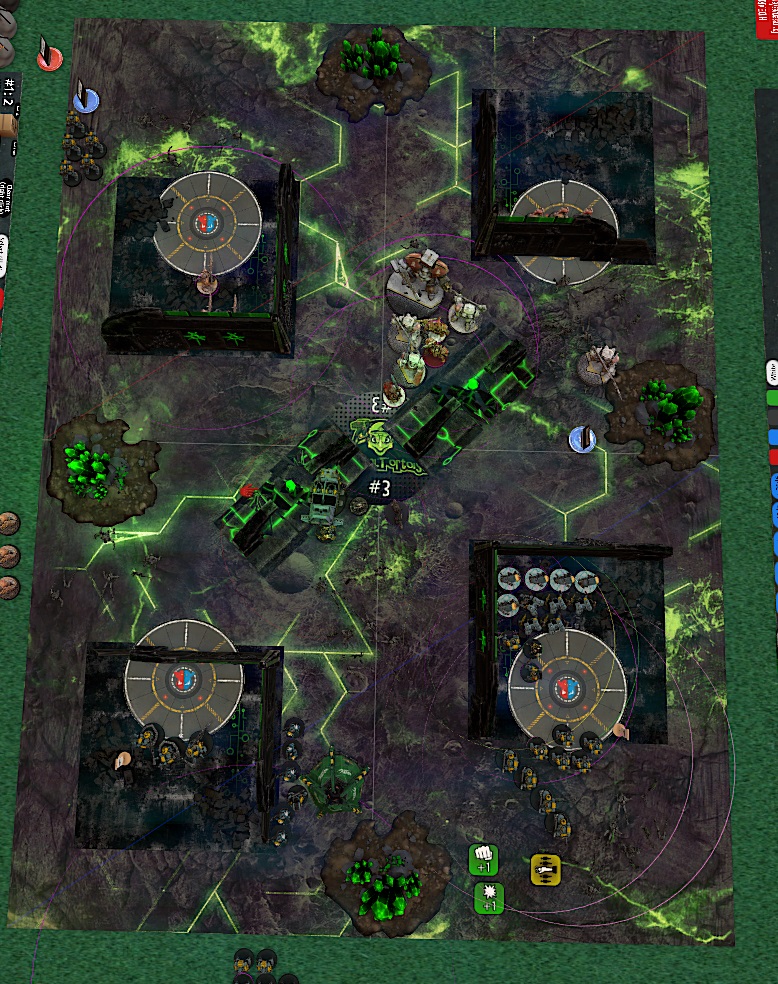Choose the dark grey color swatch
Image resolution: width=778 pixels, height=984 pixels.
point(772,417)
